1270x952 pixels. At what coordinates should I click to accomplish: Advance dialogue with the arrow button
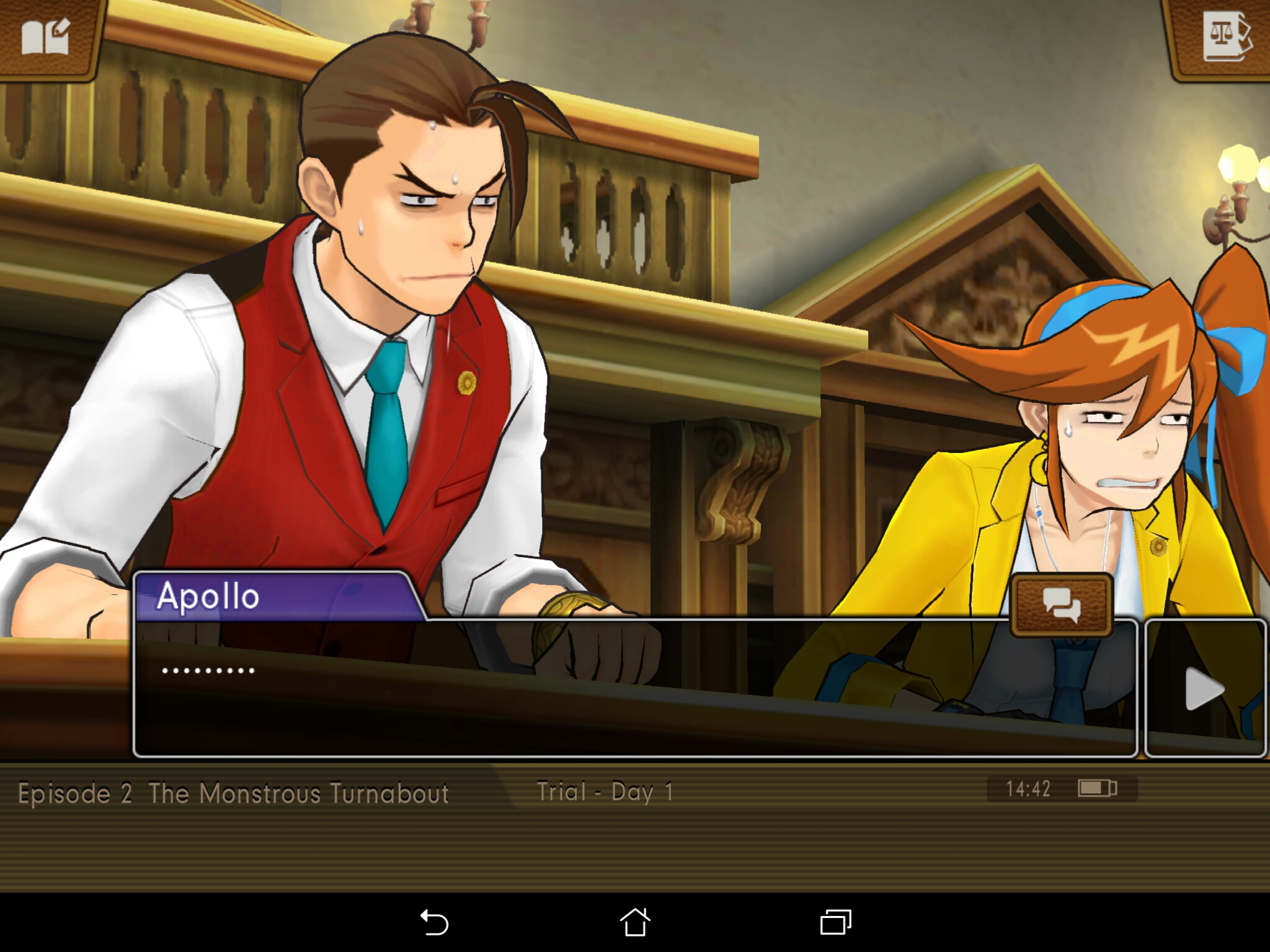pyautogui.click(x=1204, y=688)
